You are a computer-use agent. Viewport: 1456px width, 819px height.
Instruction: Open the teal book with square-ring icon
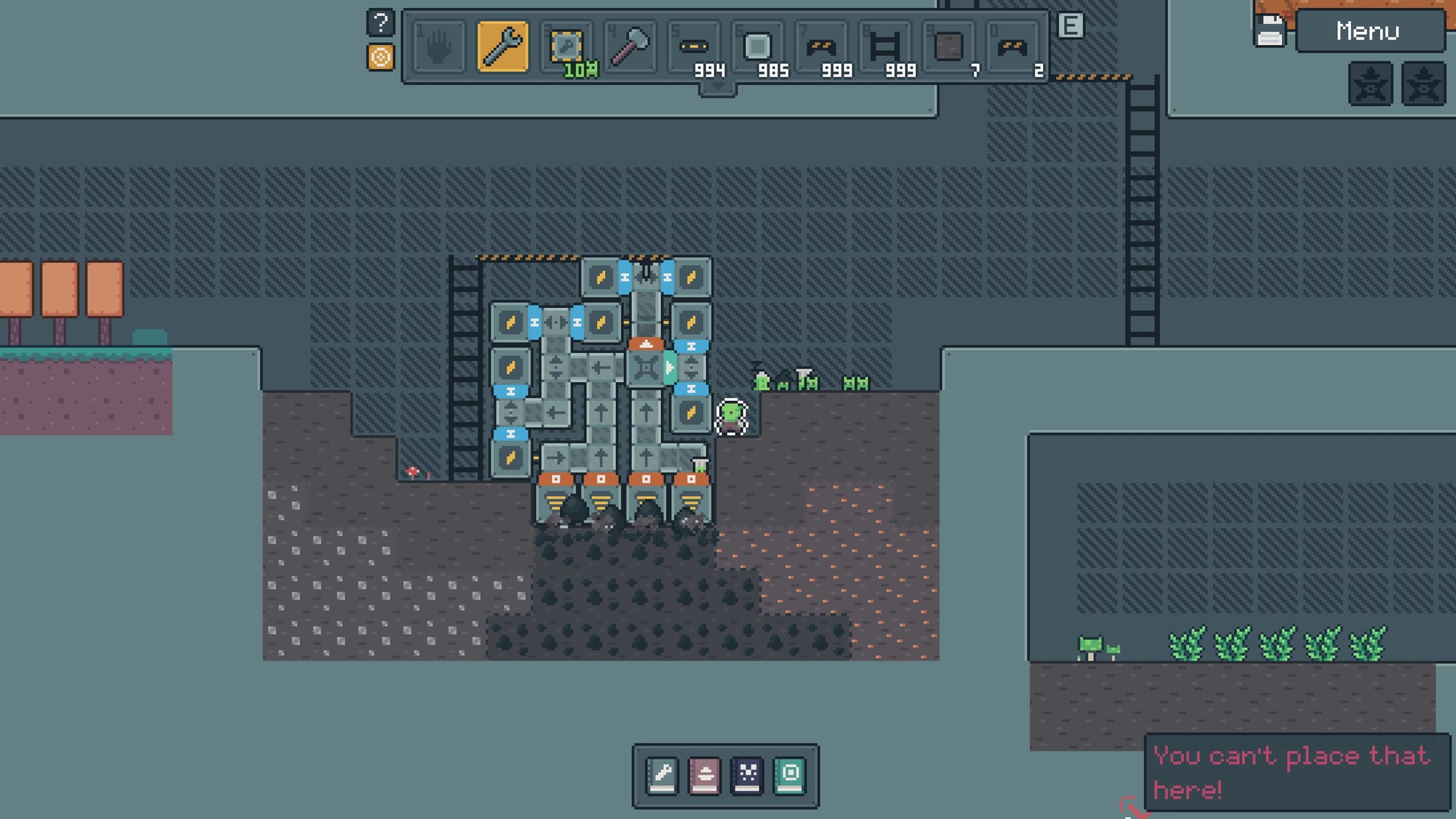tap(790, 775)
